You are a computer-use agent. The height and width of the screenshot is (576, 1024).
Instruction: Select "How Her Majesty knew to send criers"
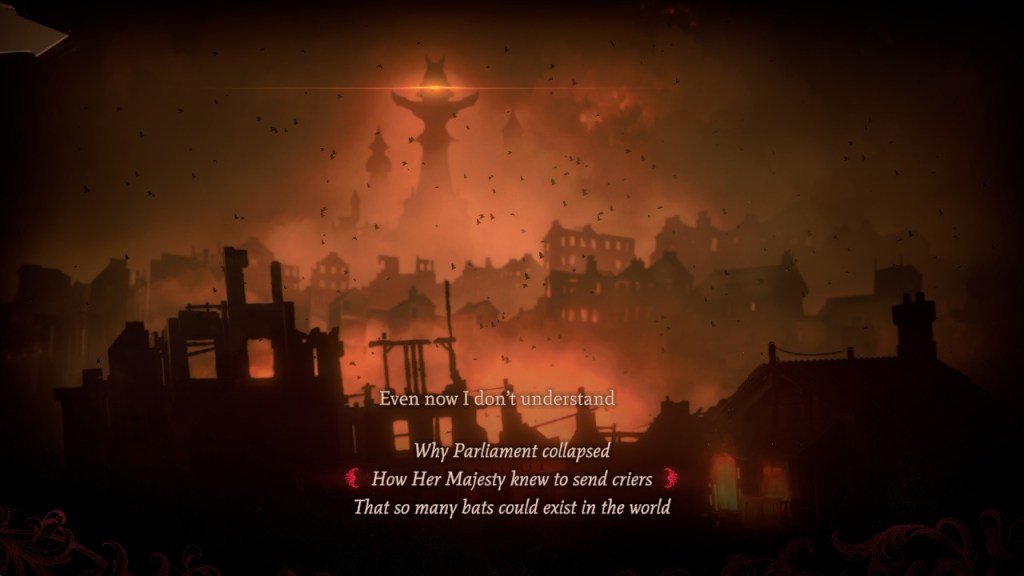pos(511,479)
